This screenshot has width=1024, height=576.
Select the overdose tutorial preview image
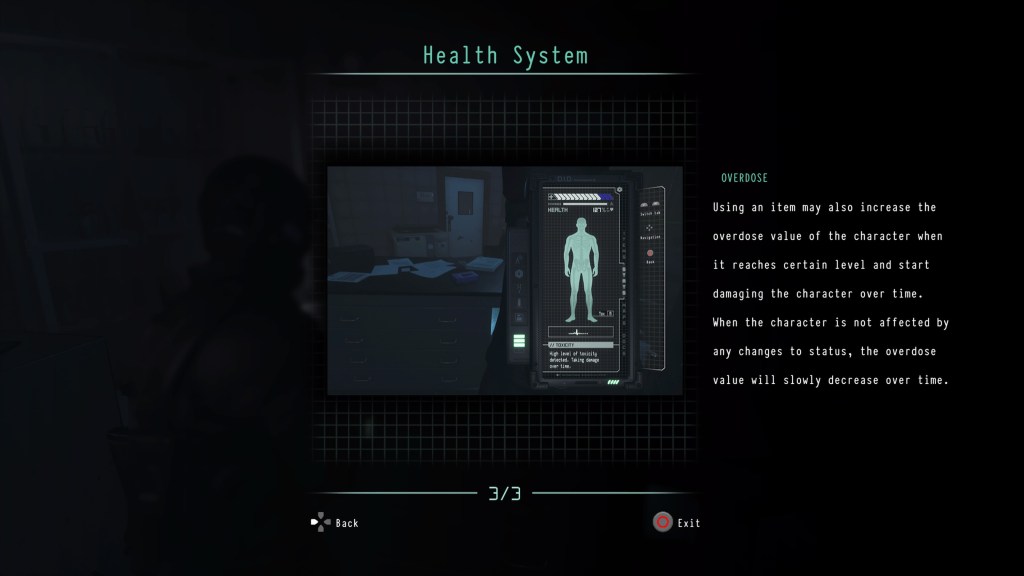pyautogui.click(x=505, y=280)
